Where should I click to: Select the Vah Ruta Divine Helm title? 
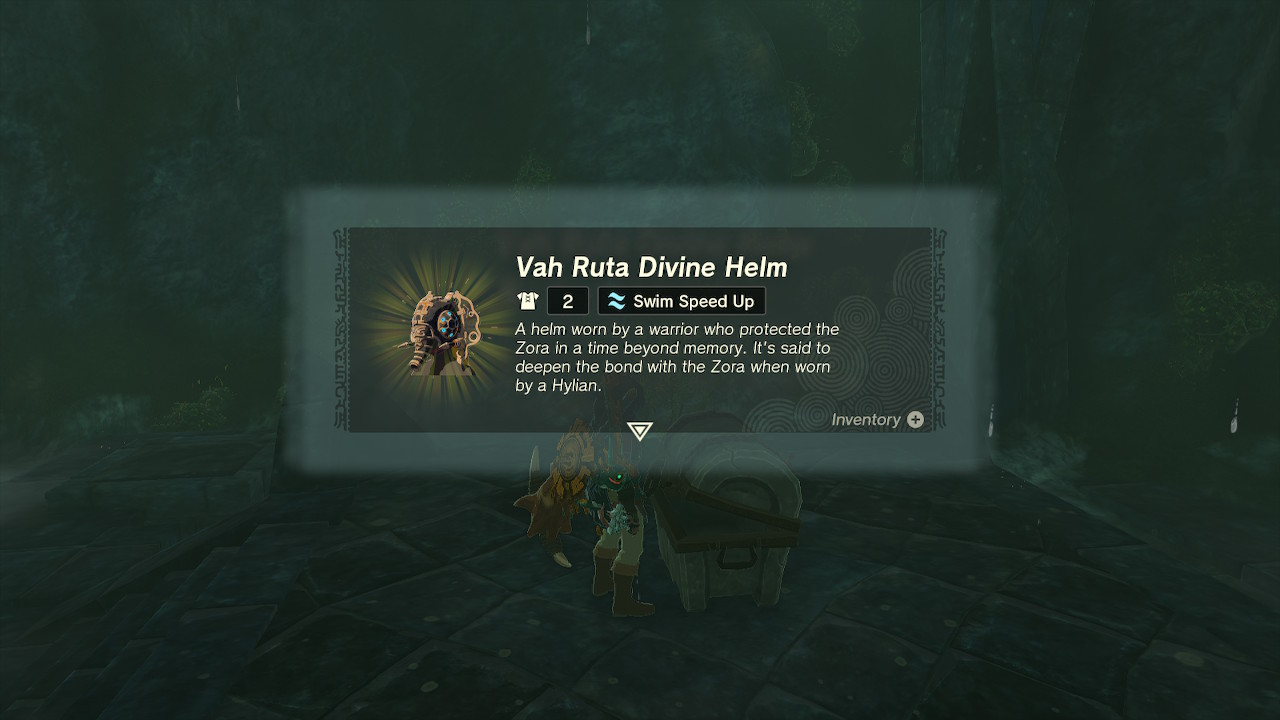651,267
